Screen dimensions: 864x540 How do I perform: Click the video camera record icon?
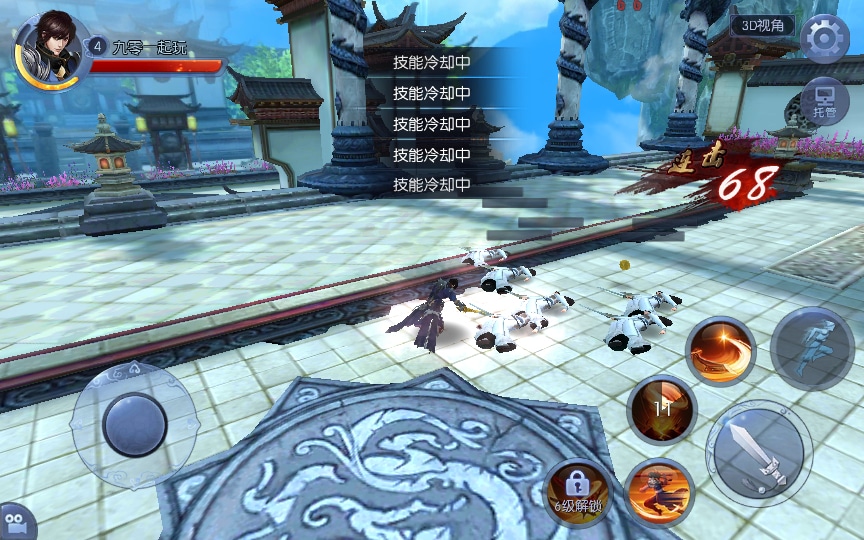[x=14, y=524]
